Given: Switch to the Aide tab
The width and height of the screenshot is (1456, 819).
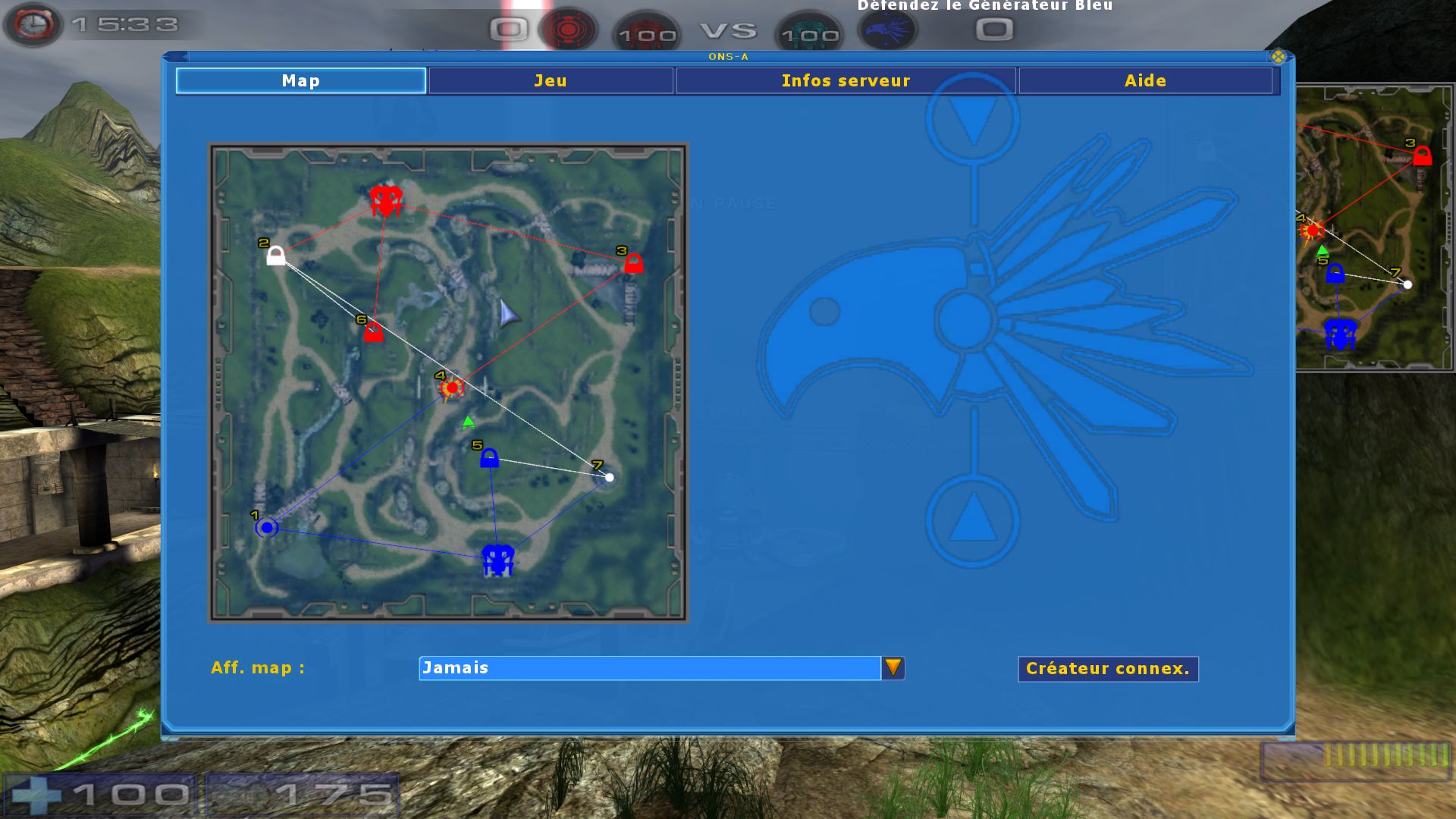Looking at the screenshot, I should pos(1145,80).
